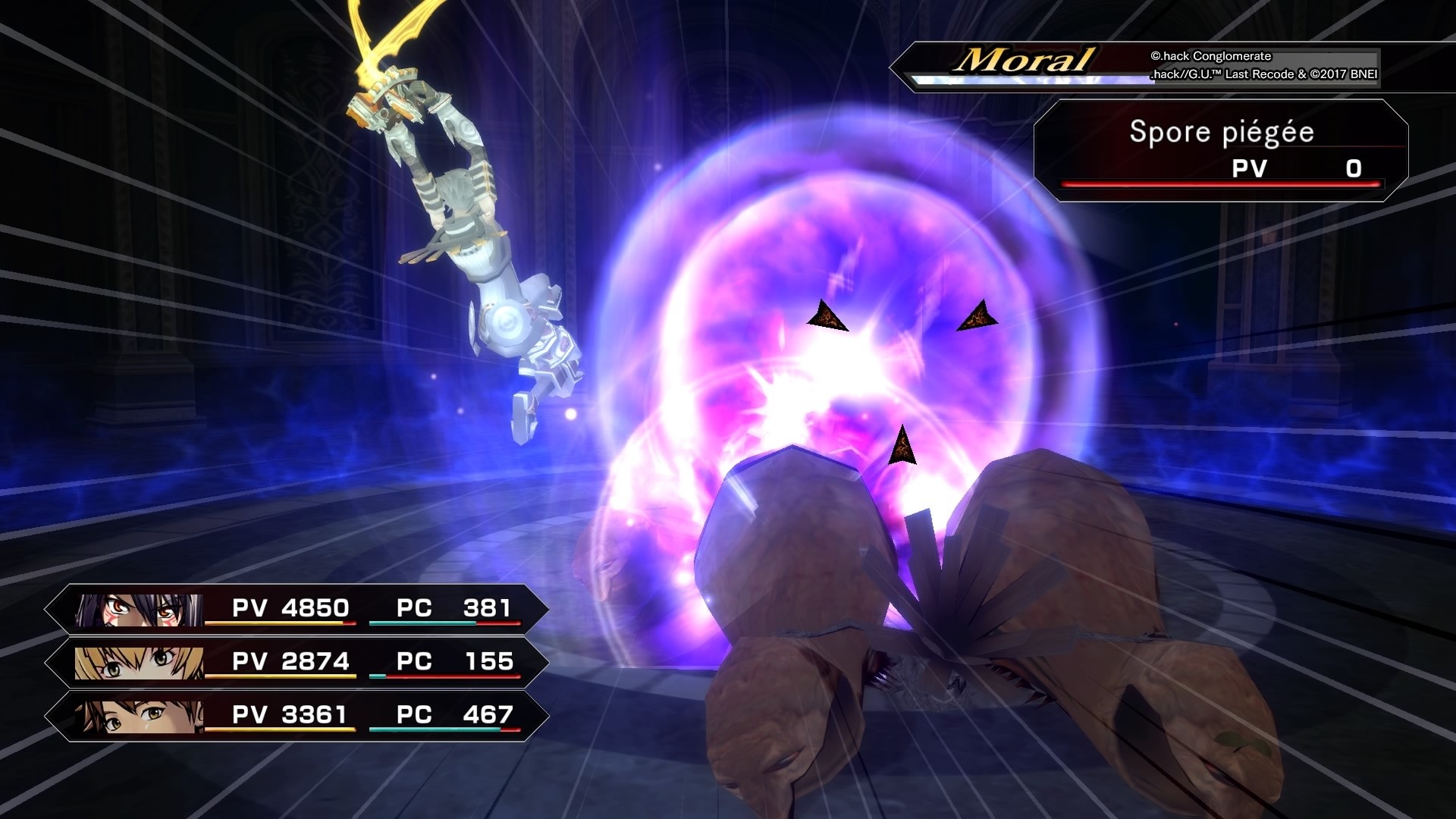Click the second party member's portrait

140,661
